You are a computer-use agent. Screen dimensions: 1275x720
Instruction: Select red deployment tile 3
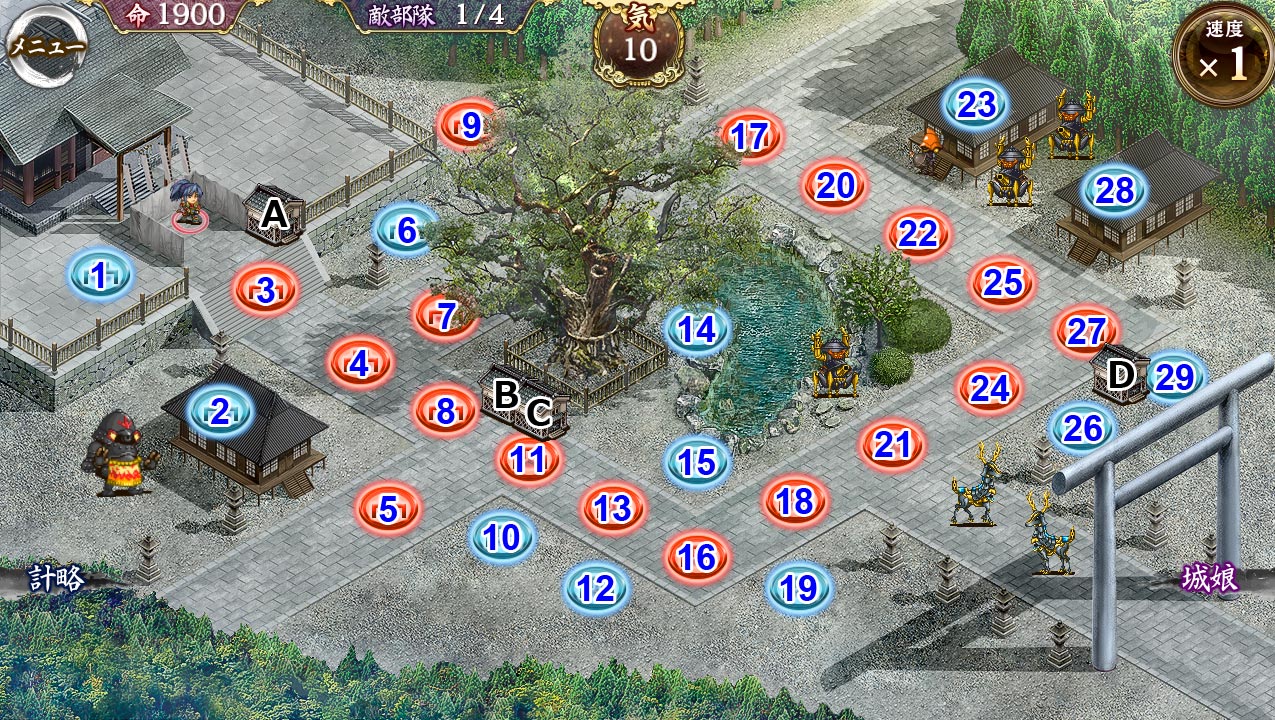(x=266, y=291)
